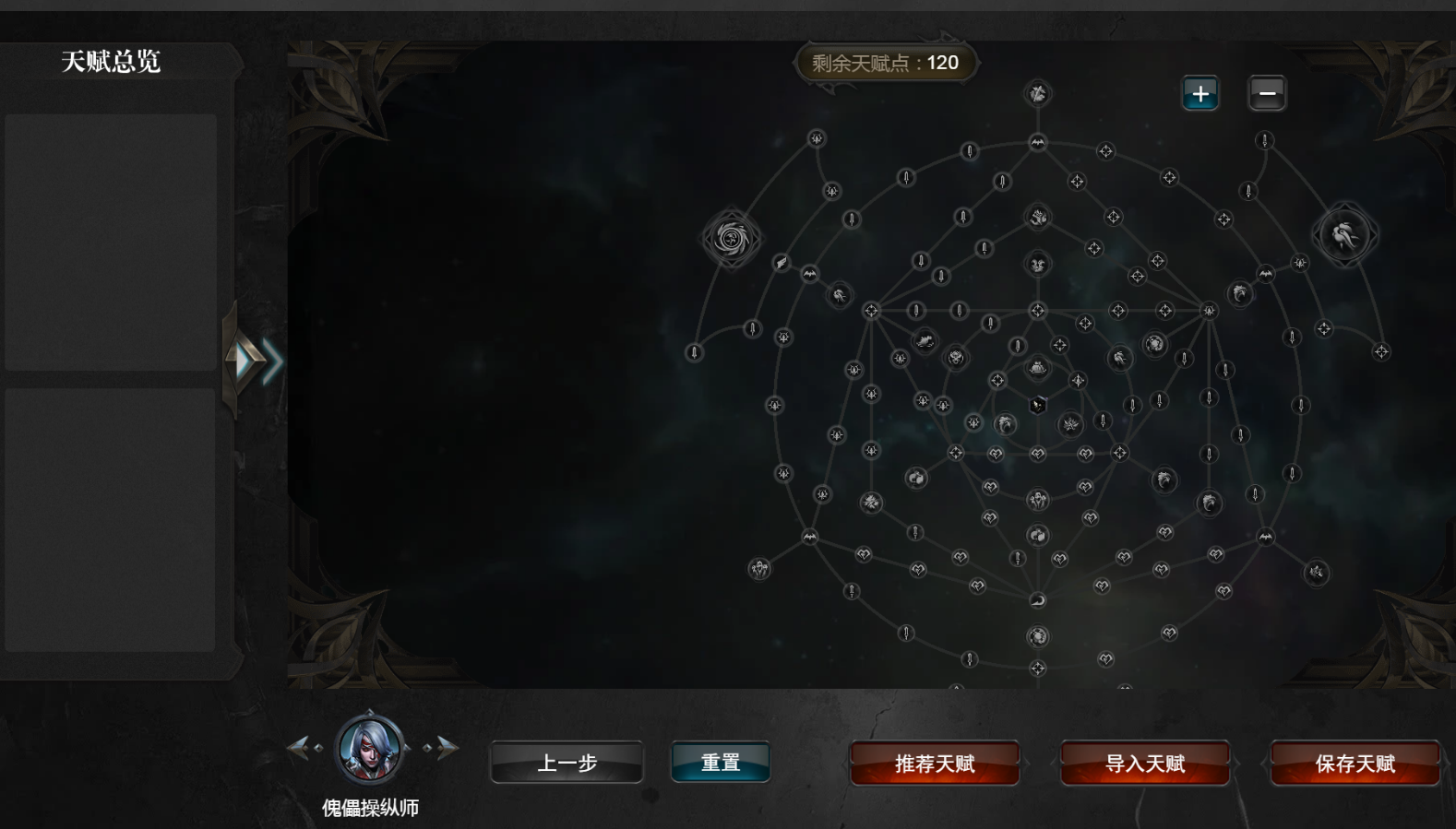Choose the central starting node of the tree
The width and height of the screenshot is (1456, 829).
(1038, 405)
